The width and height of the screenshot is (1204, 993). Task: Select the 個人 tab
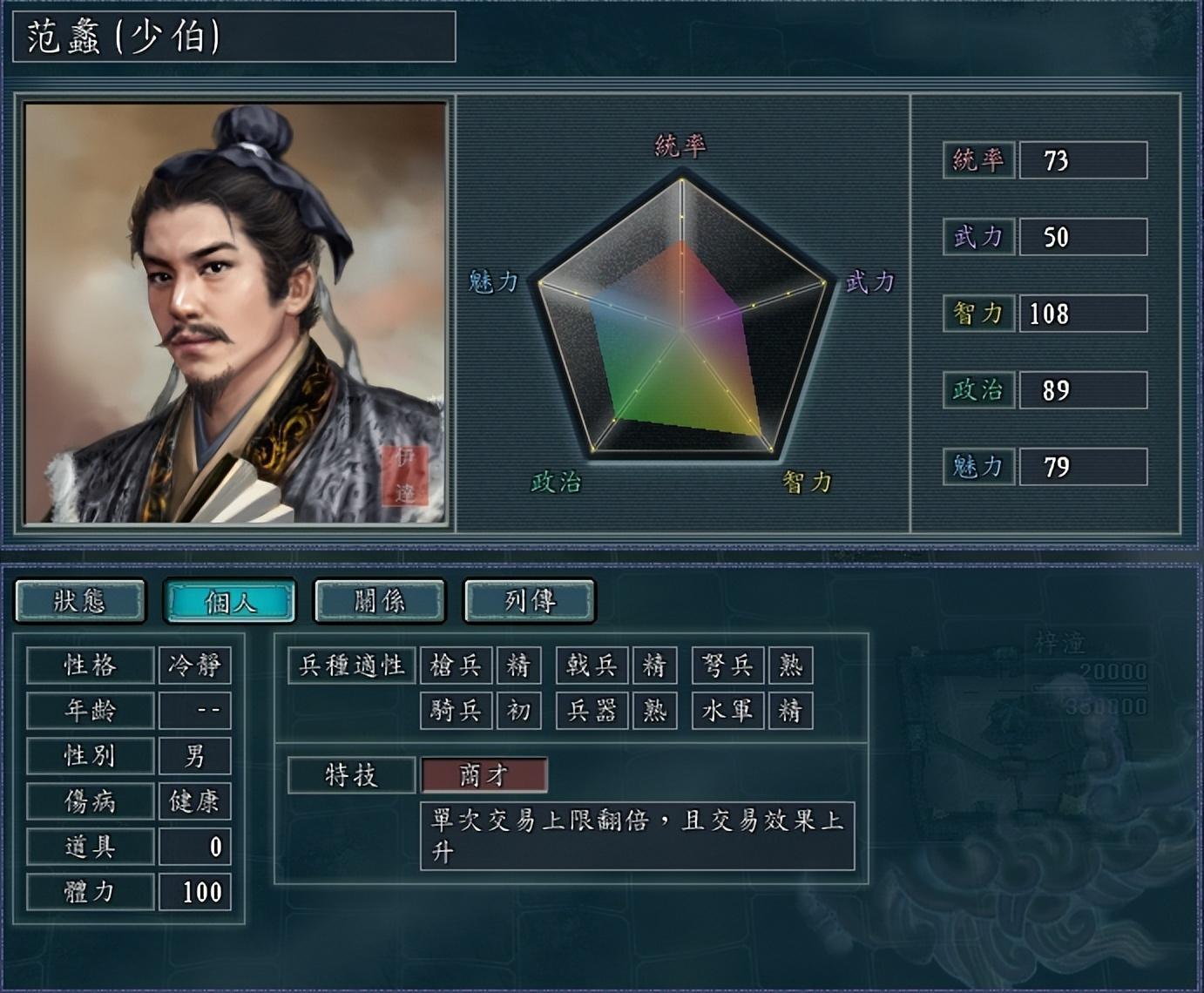click(x=230, y=601)
